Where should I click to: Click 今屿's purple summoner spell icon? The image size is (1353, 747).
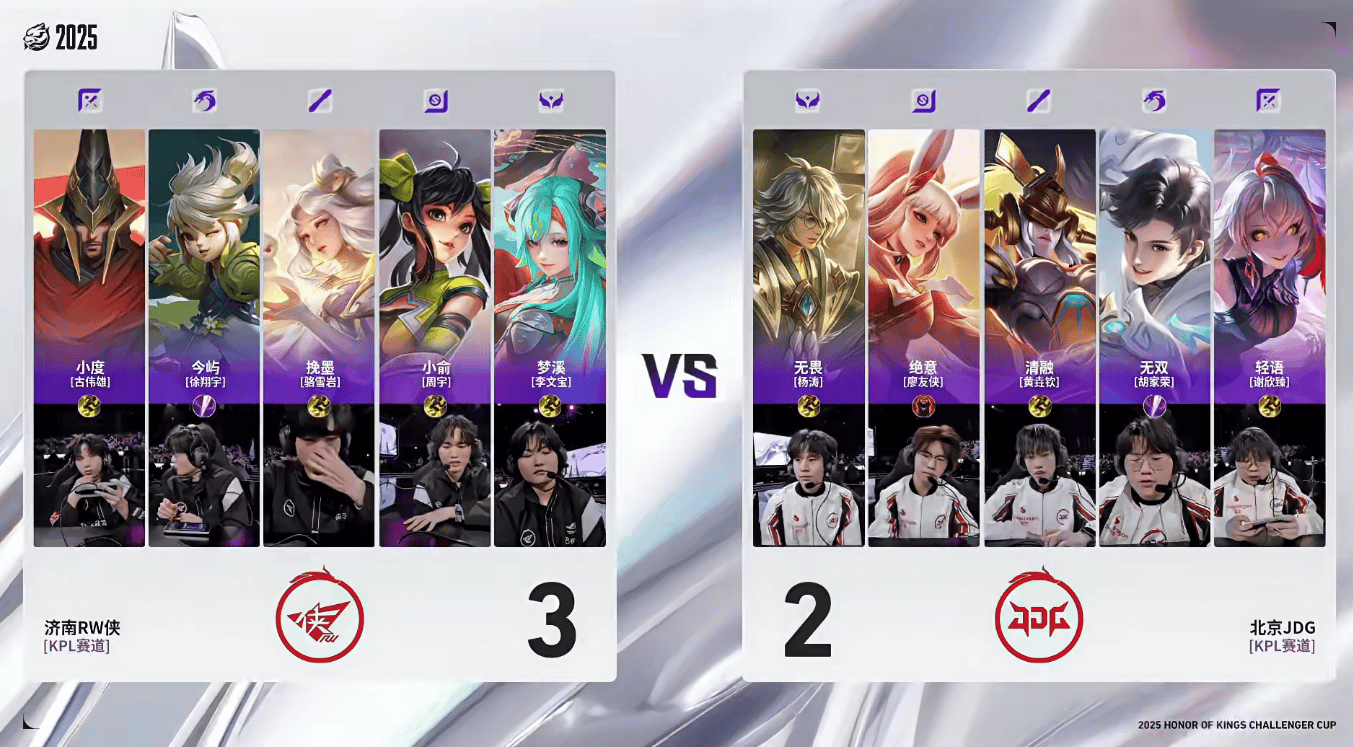(204, 405)
